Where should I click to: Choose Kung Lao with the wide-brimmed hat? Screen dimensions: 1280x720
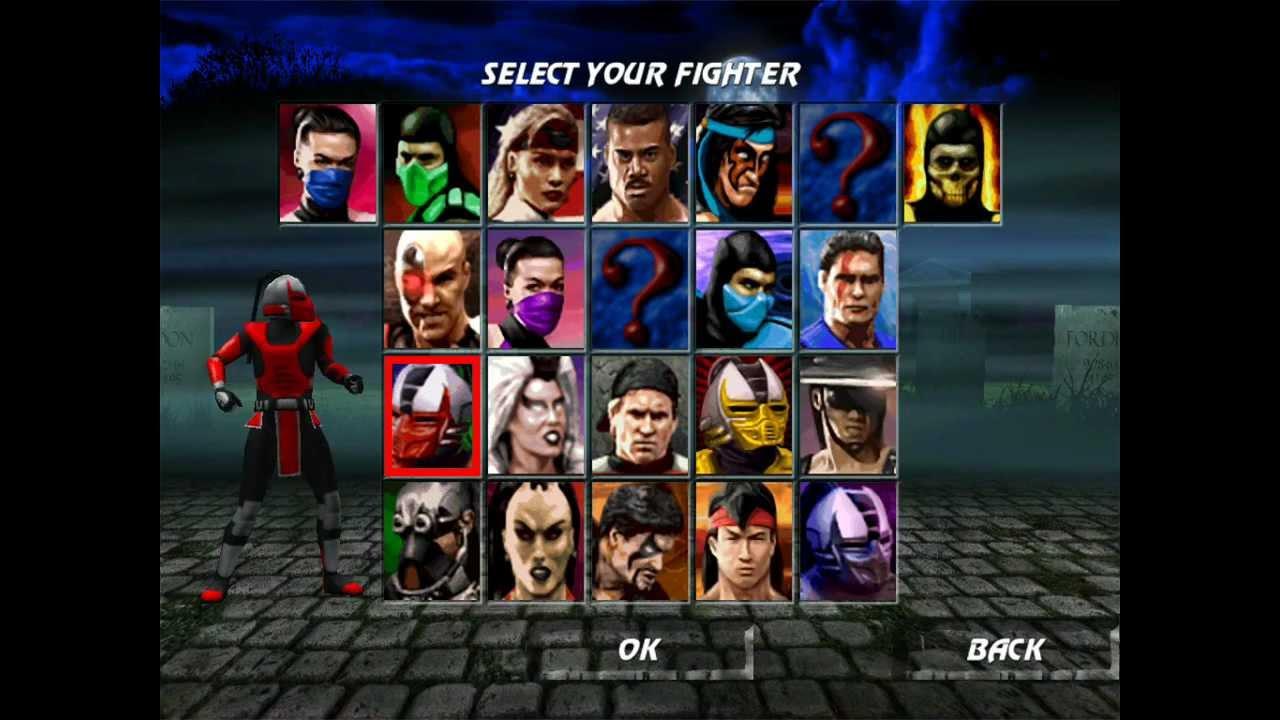point(849,415)
